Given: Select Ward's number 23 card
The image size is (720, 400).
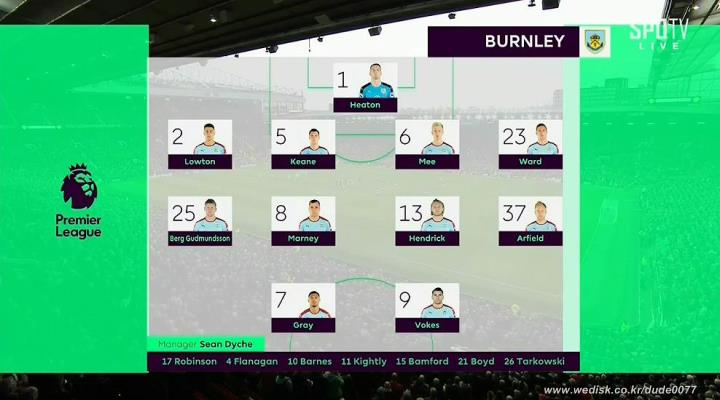Looking at the screenshot, I should click(530, 144).
